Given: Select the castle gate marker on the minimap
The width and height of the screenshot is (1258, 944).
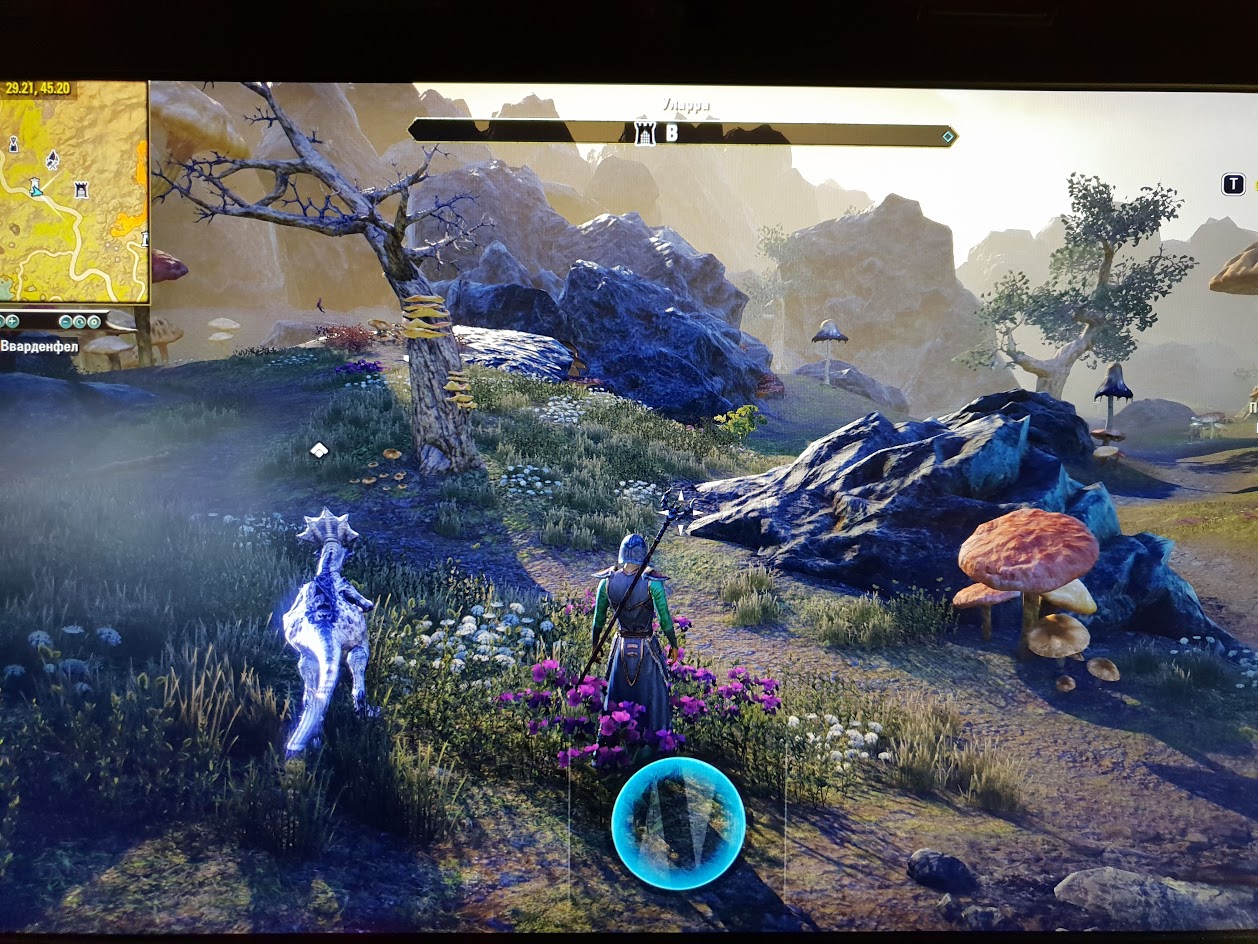Looking at the screenshot, I should (81, 188).
